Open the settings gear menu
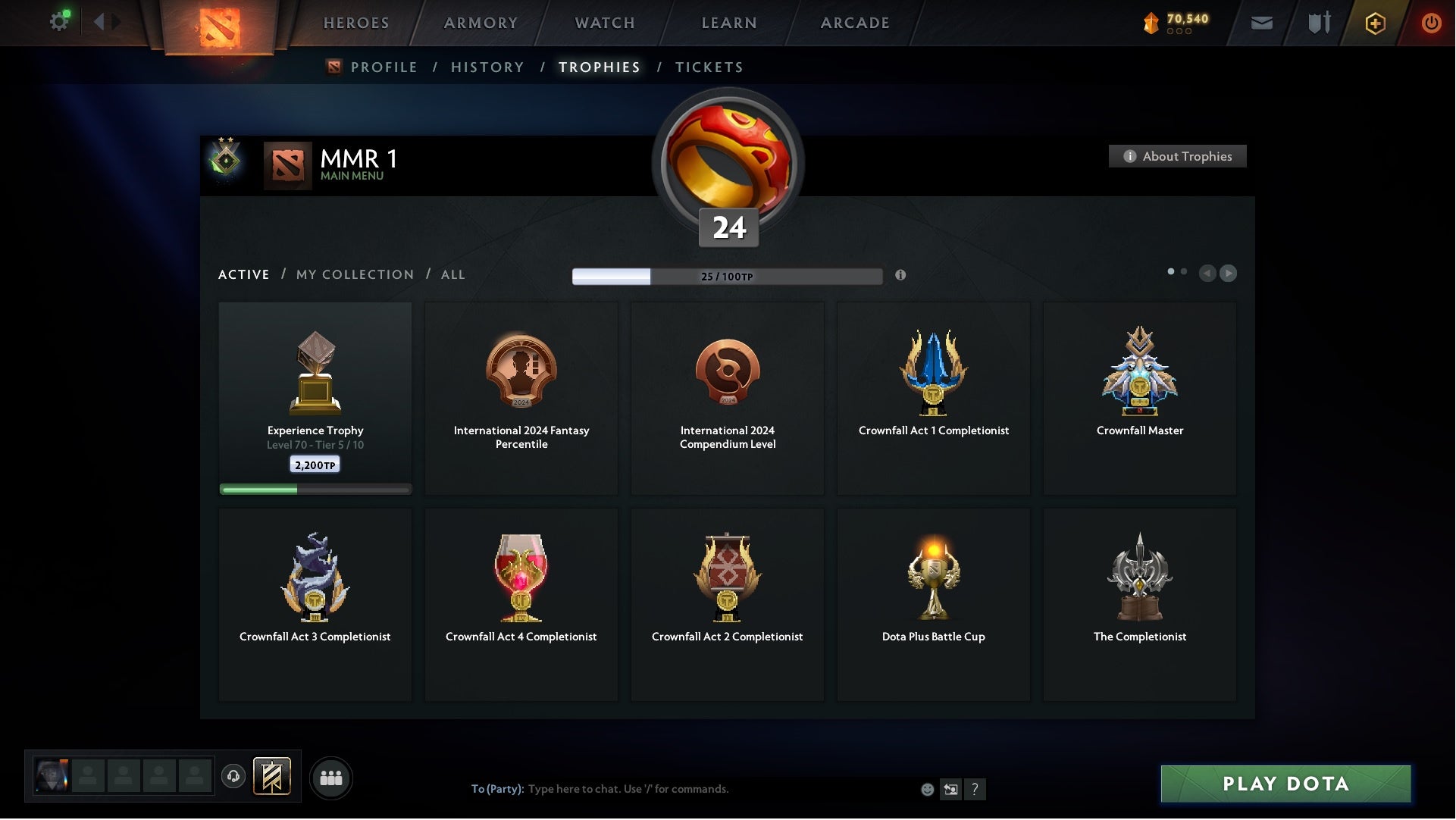1456x820 pixels. [58, 20]
